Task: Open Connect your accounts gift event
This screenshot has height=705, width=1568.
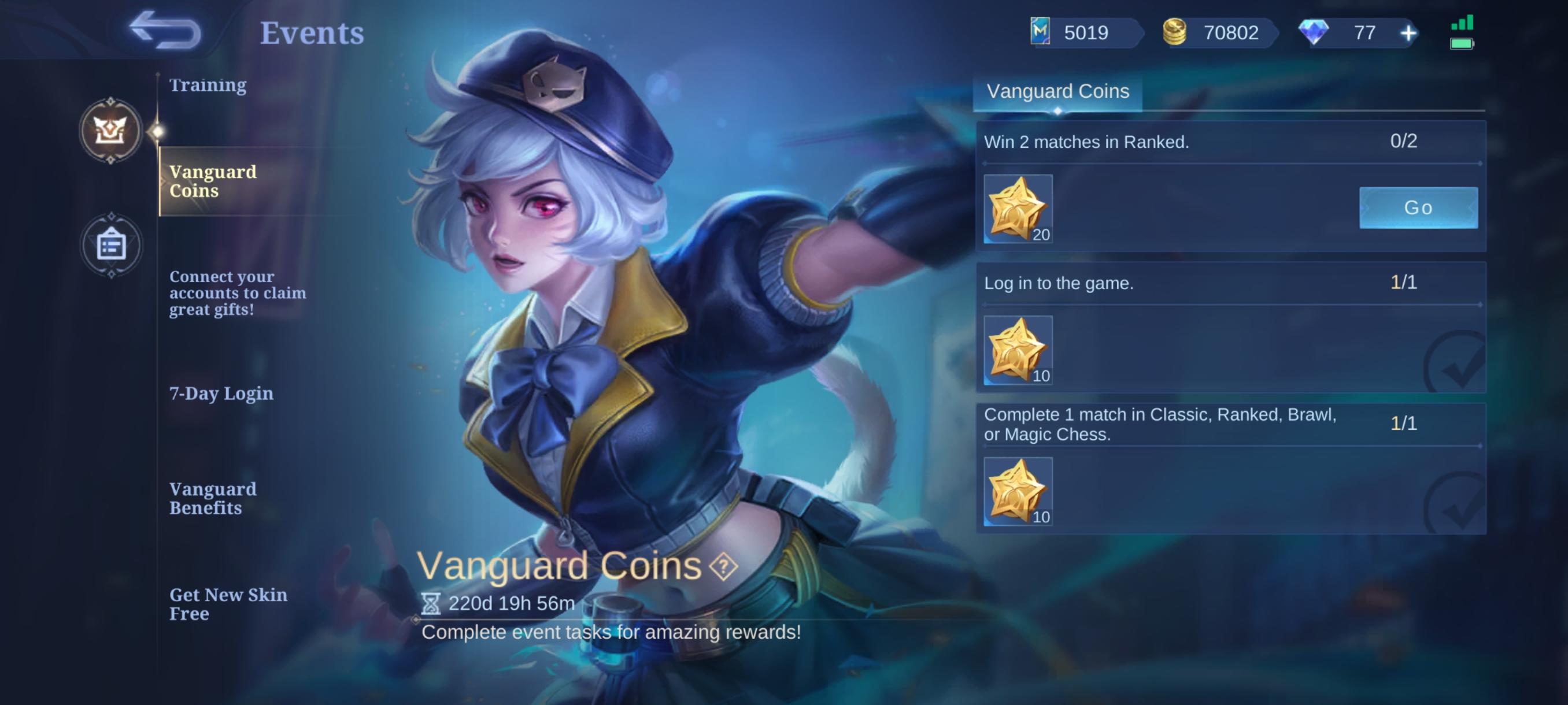Action: click(239, 292)
